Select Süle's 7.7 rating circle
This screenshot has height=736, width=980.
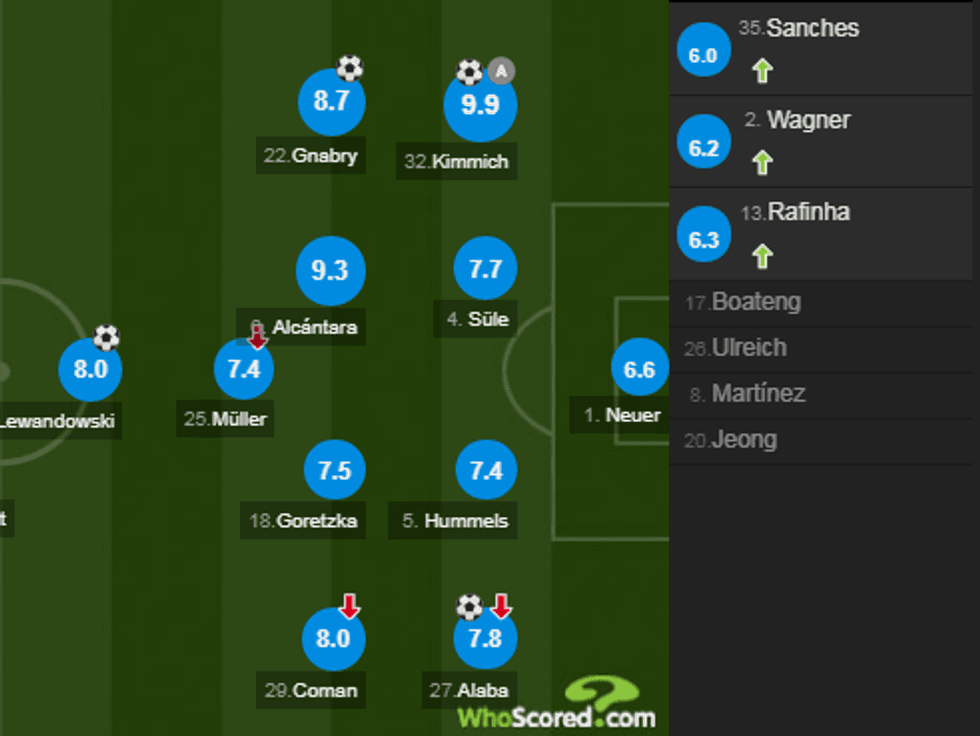pyautogui.click(x=485, y=270)
